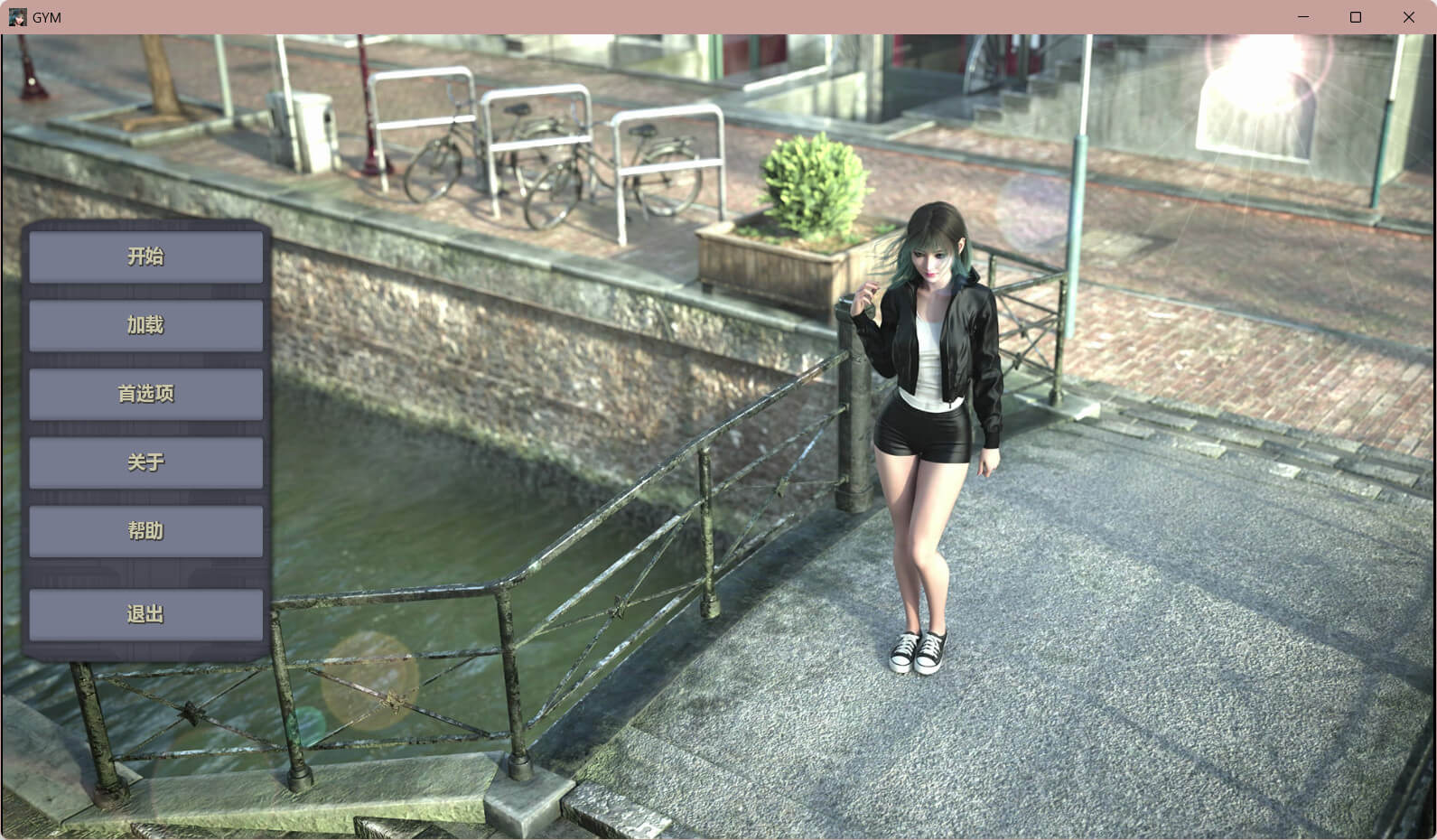Open the 加载 load menu
This screenshot has width=1437, height=840.
(145, 325)
